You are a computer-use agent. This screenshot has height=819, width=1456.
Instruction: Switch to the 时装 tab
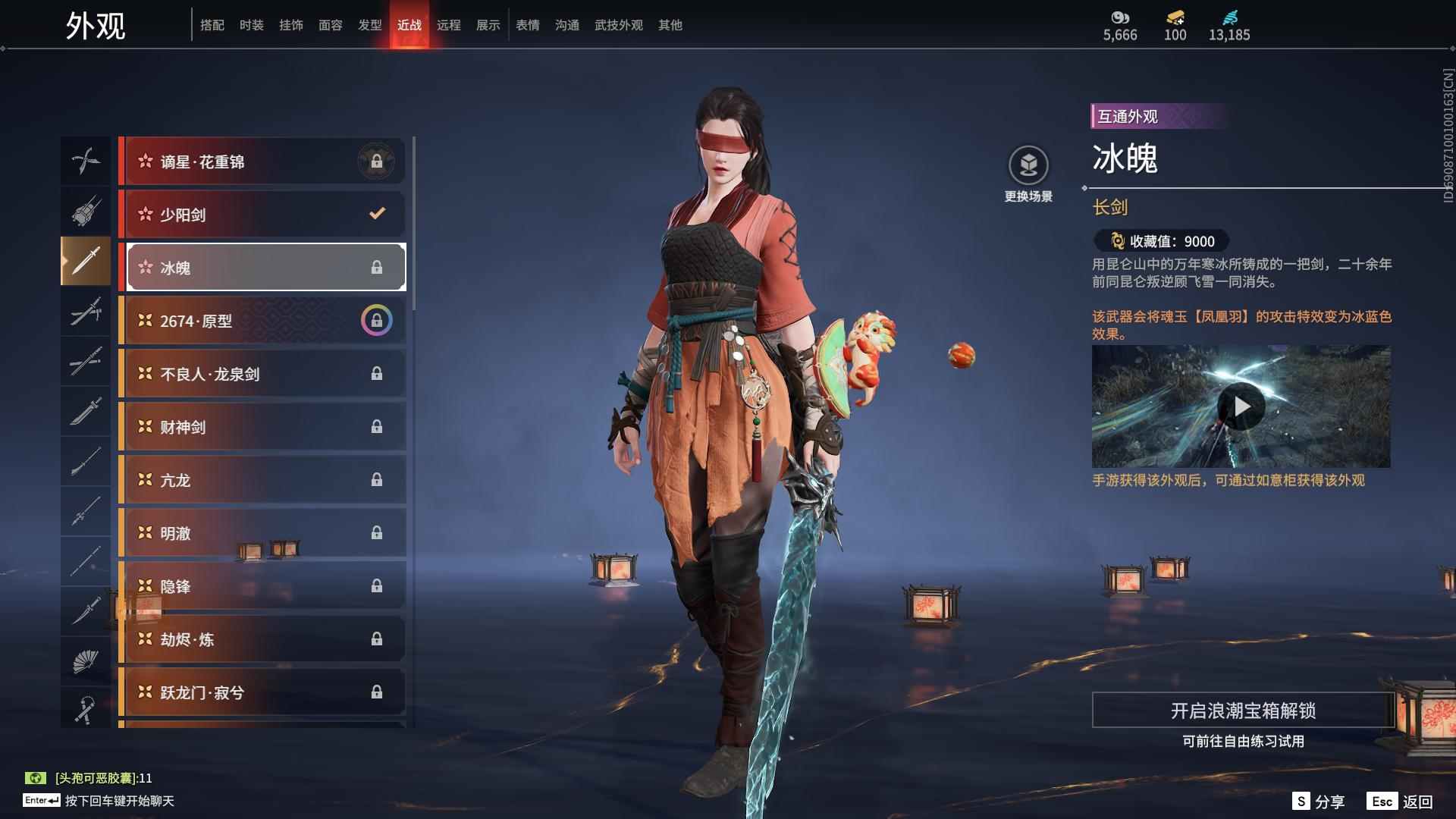[x=251, y=25]
